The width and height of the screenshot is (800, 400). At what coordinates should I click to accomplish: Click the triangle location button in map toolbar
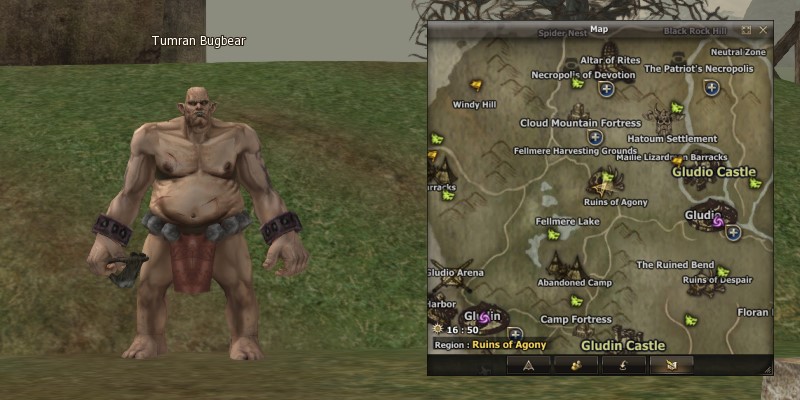[x=528, y=366]
